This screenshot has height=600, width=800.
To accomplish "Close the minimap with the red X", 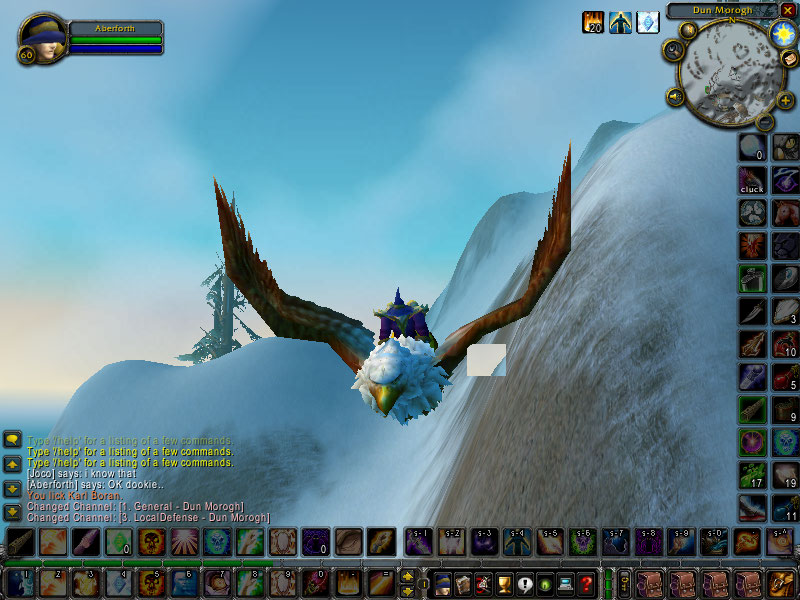I will click(x=787, y=11).
